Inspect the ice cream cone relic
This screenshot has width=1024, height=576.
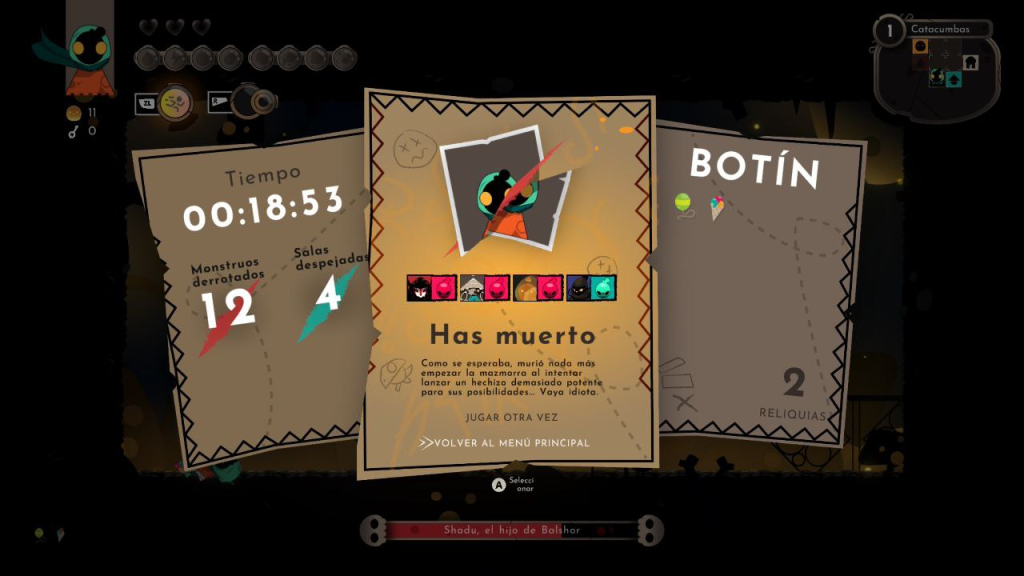click(717, 207)
